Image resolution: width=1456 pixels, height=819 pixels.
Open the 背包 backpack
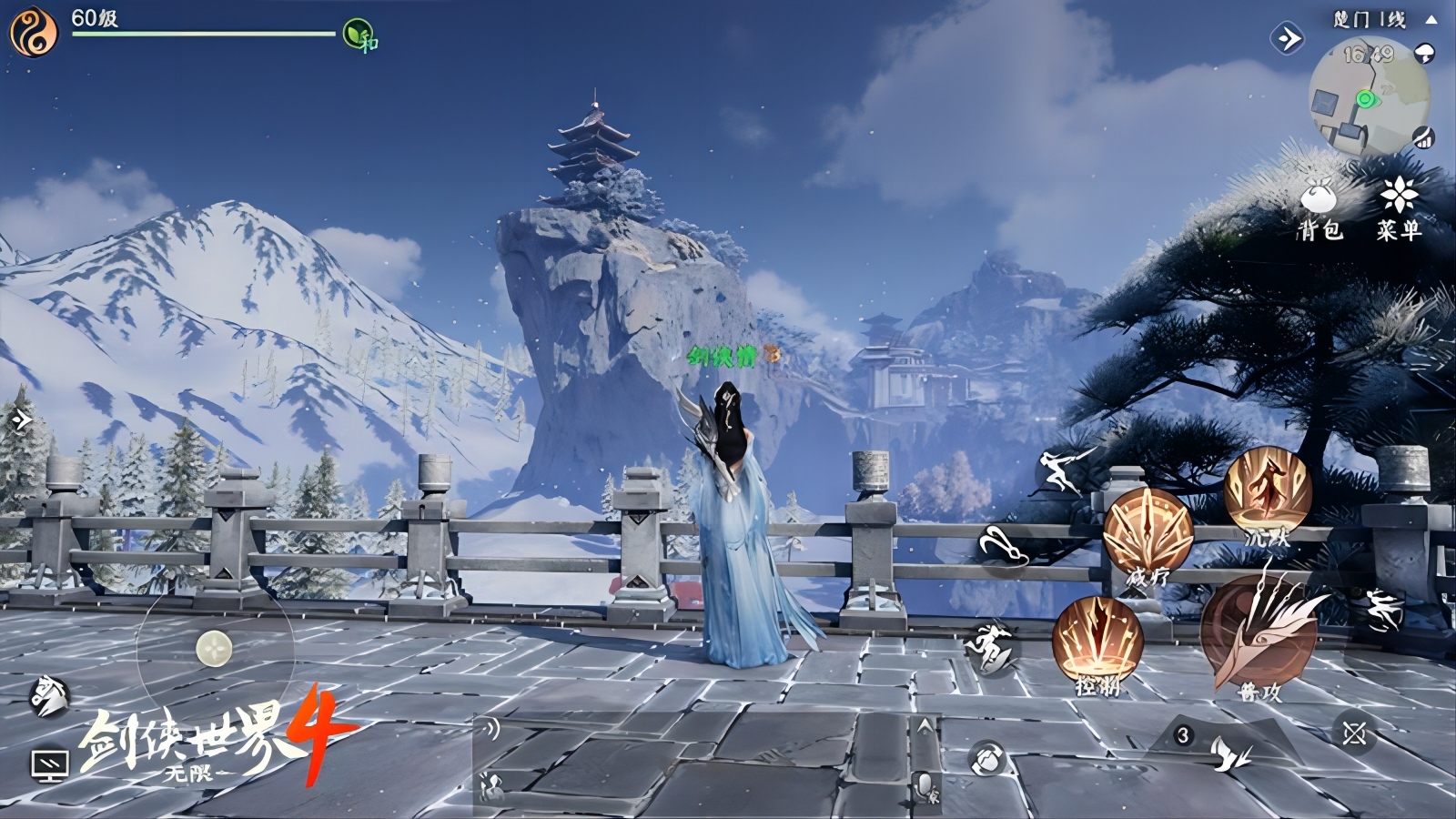(x=1319, y=208)
